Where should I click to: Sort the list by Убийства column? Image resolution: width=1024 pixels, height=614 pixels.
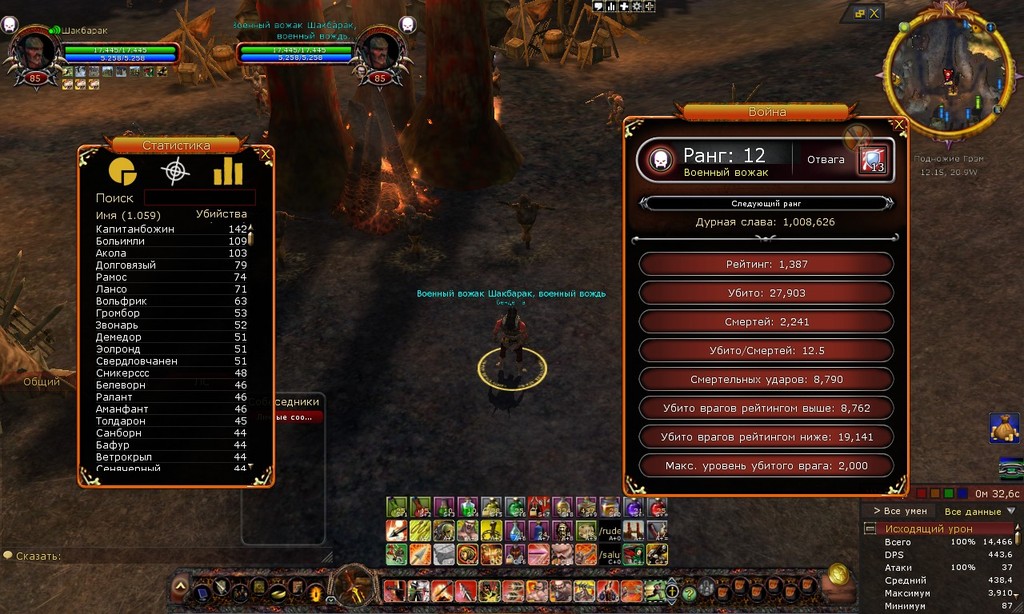(221, 214)
